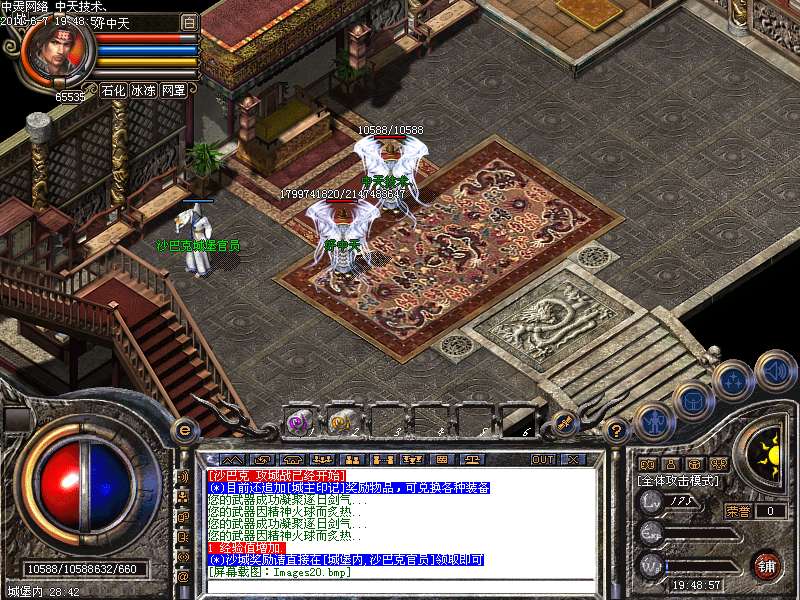The width and height of the screenshot is (800, 600).
Task: Switch the 全体攻击模式 attack mode label
Action: [678, 481]
